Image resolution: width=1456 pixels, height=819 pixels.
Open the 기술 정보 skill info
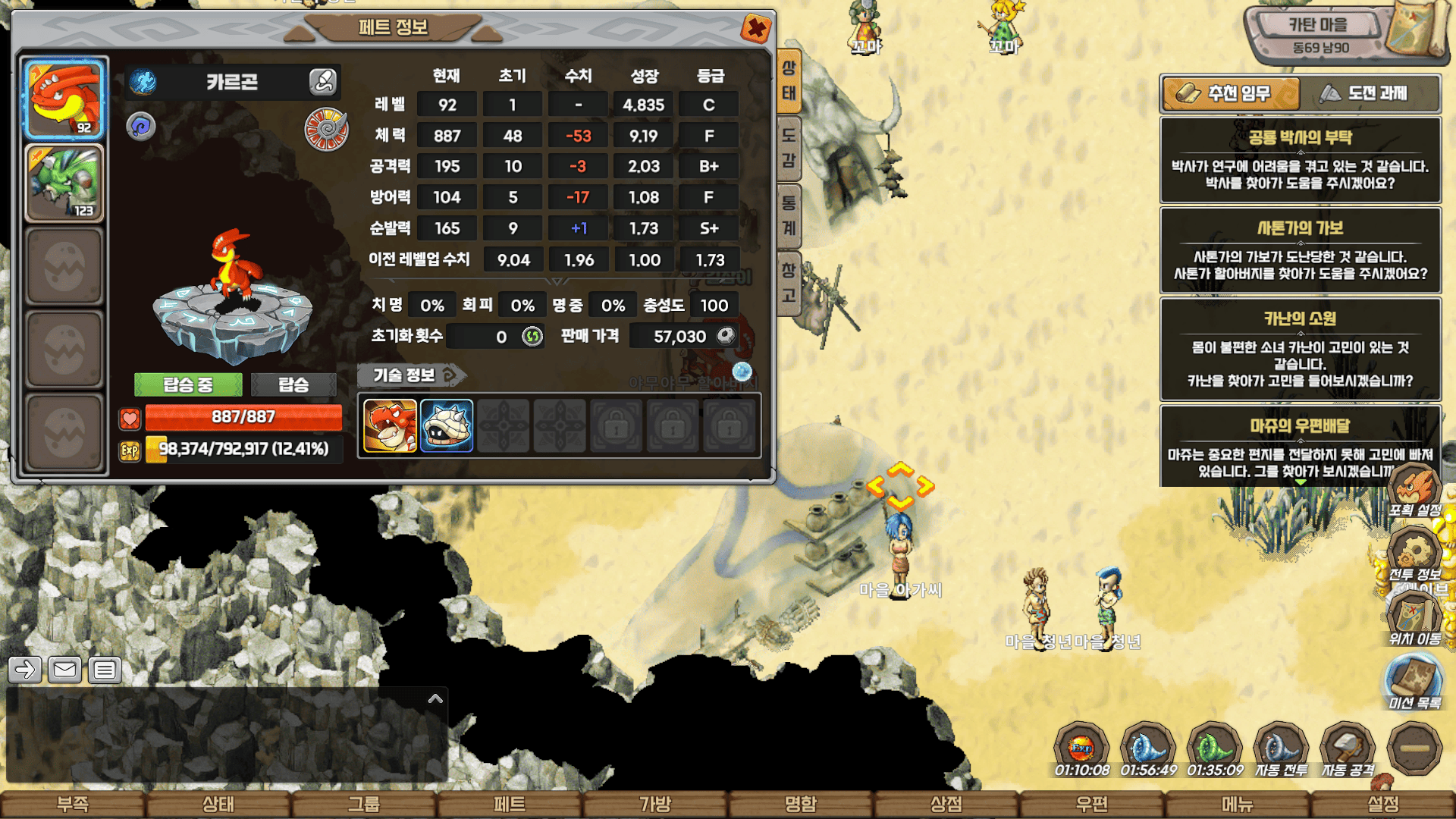pos(410,375)
